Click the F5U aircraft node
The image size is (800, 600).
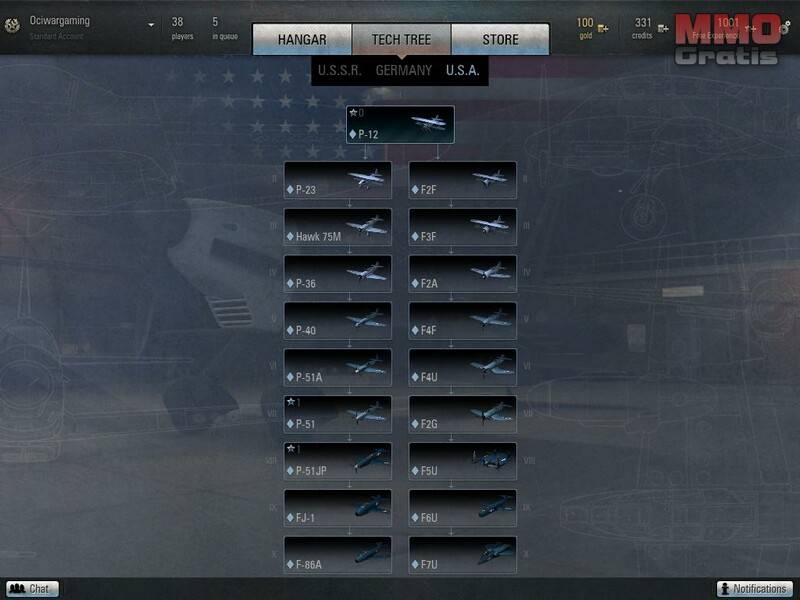pyautogui.click(x=463, y=462)
